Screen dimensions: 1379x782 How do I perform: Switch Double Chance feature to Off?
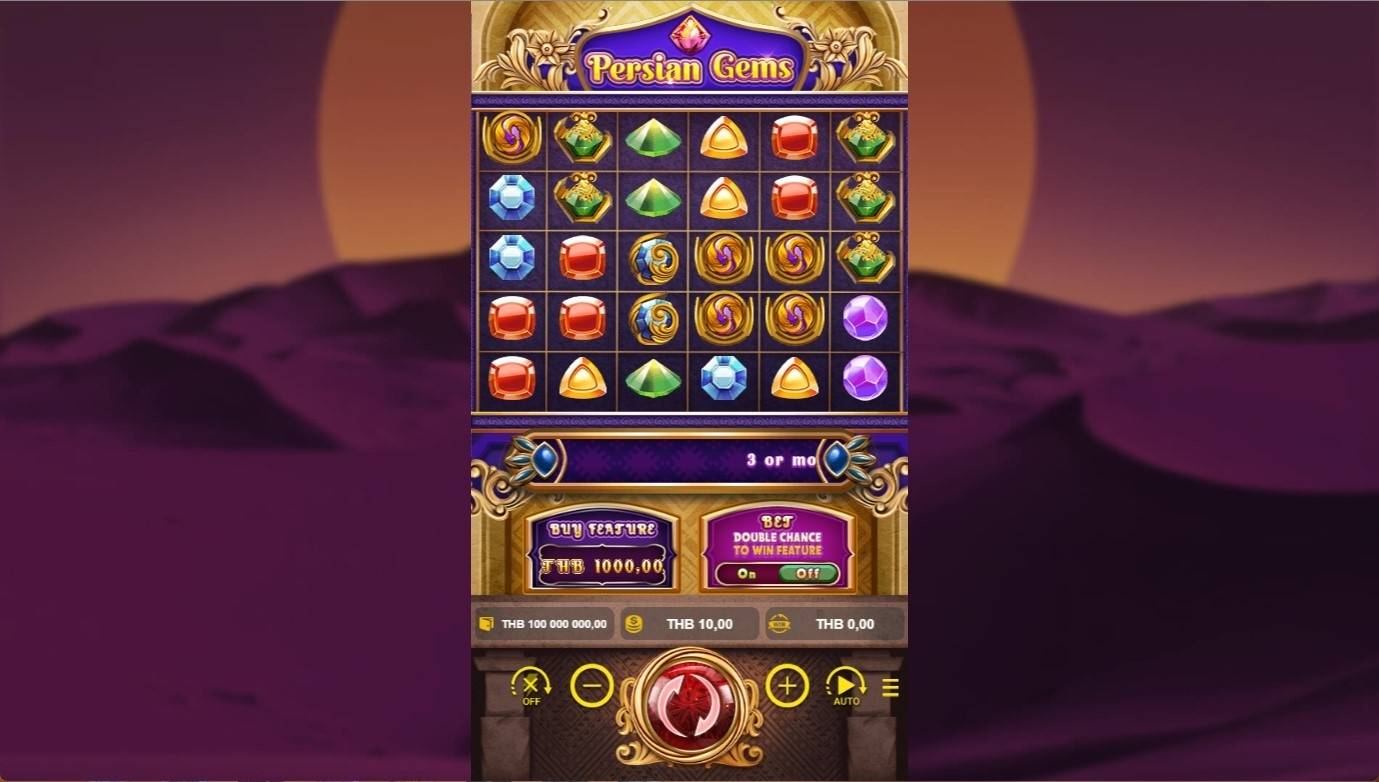(x=807, y=573)
